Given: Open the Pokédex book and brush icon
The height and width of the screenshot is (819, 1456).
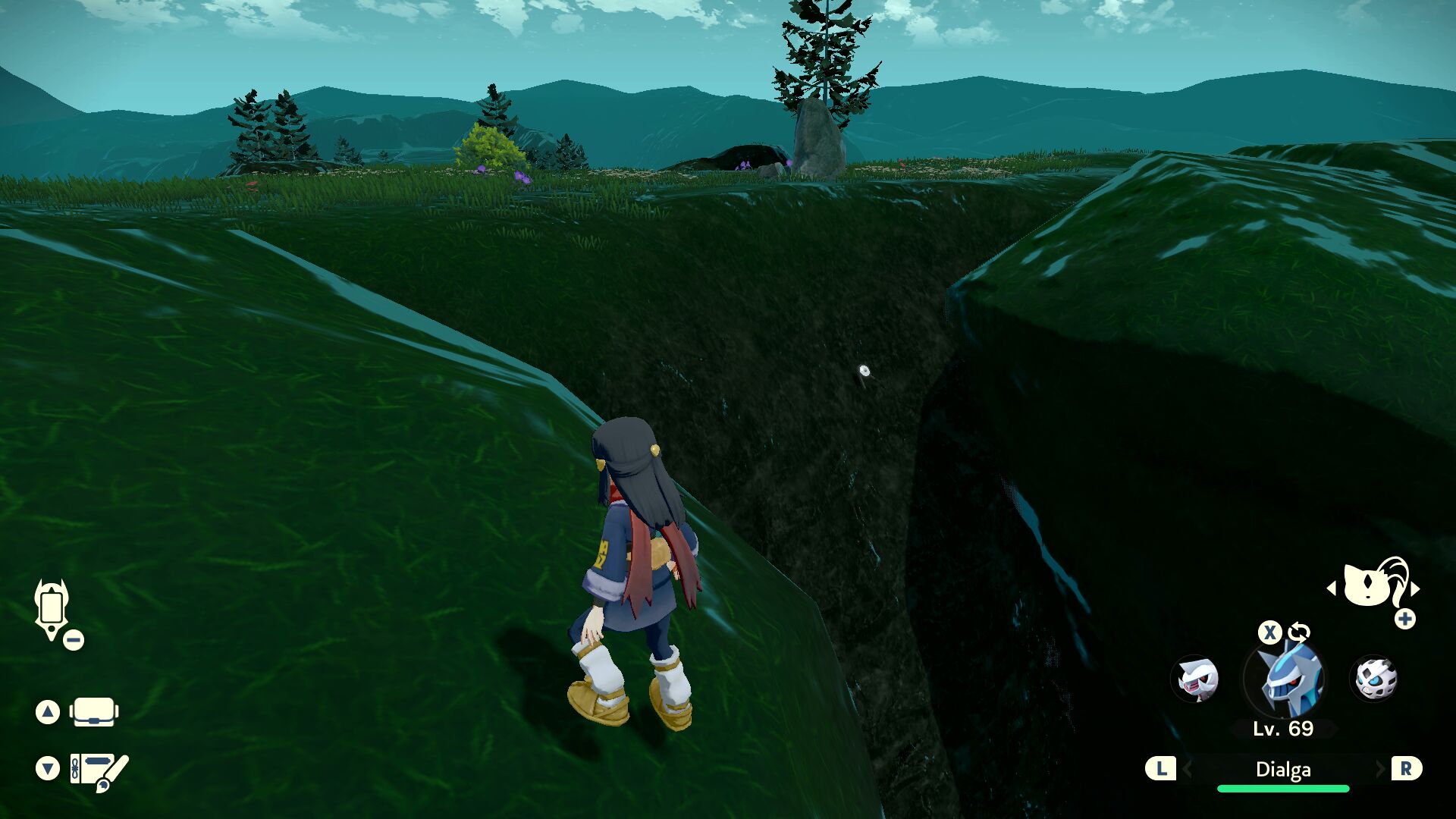Looking at the screenshot, I should pos(99,771).
